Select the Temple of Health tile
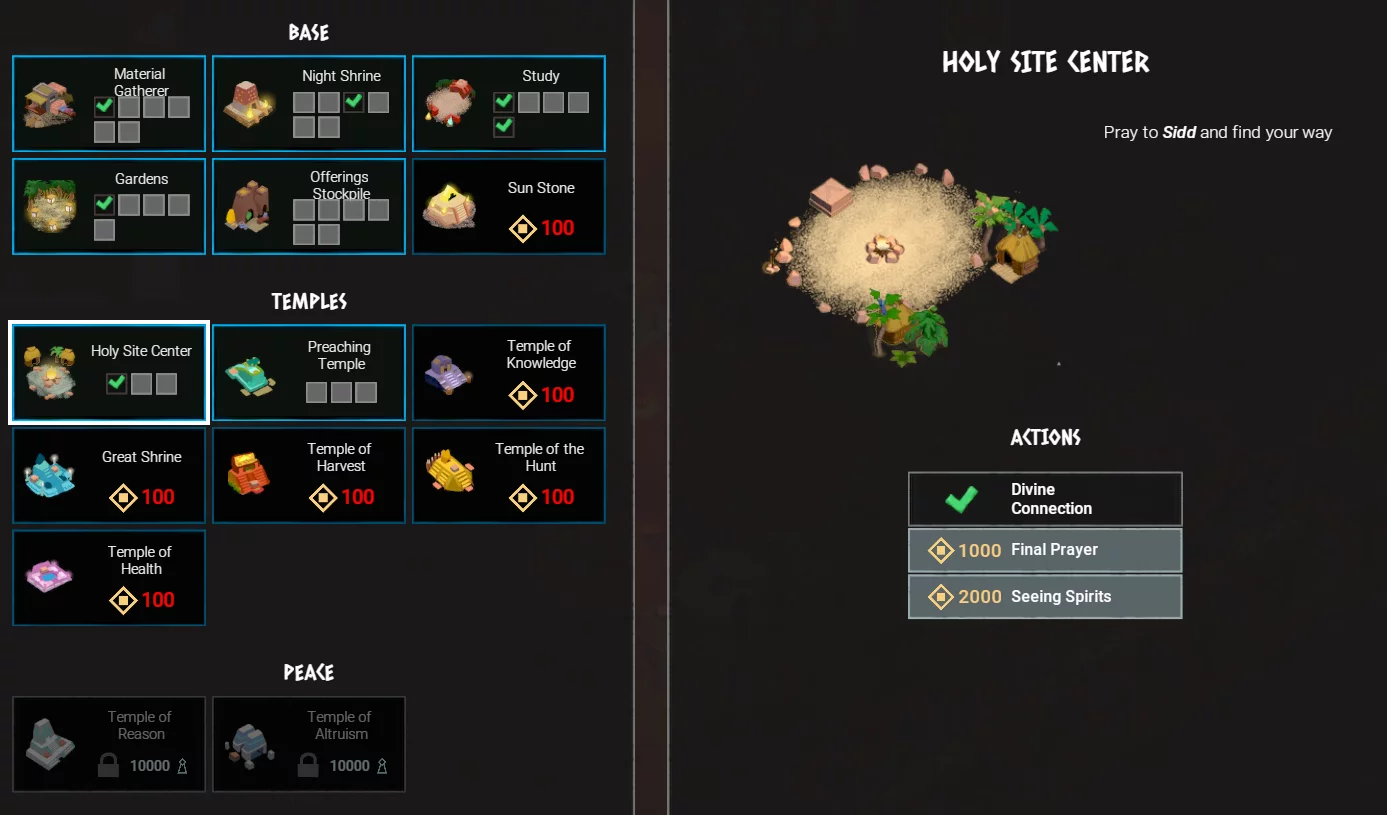 [109, 578]
